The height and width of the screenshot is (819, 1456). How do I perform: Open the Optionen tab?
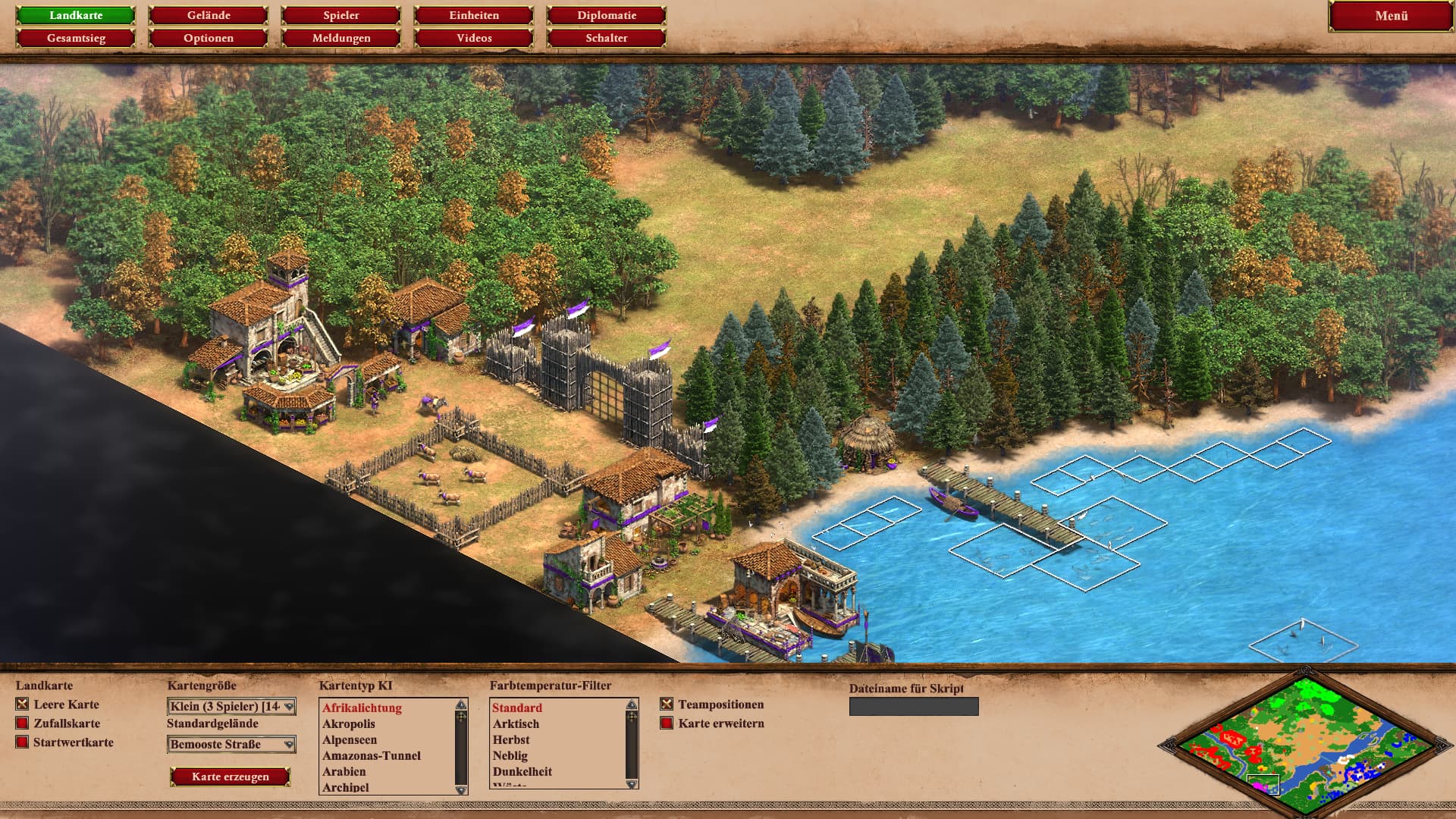pos(209,38)
